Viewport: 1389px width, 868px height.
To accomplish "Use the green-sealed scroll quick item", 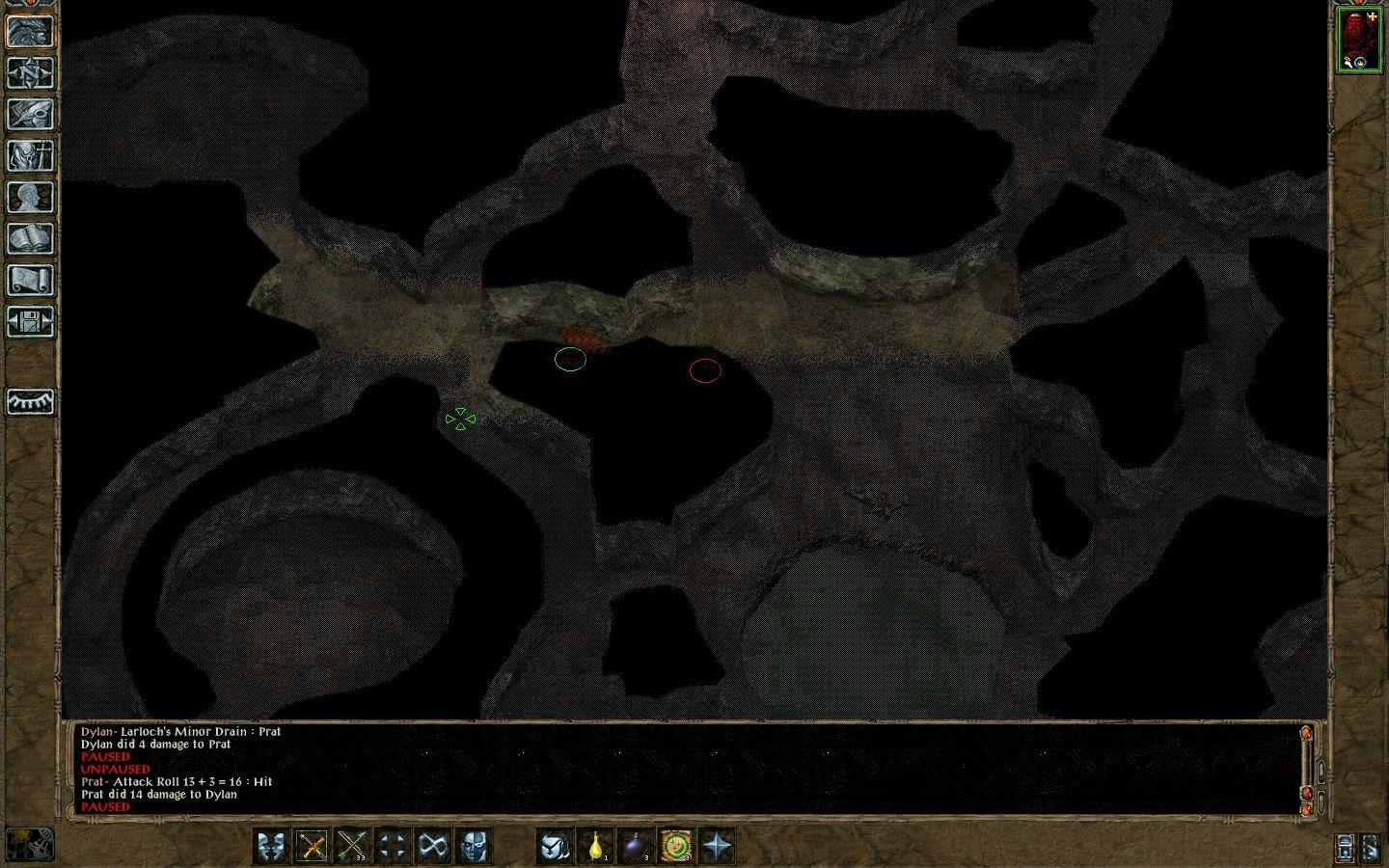I will (677, 847).
